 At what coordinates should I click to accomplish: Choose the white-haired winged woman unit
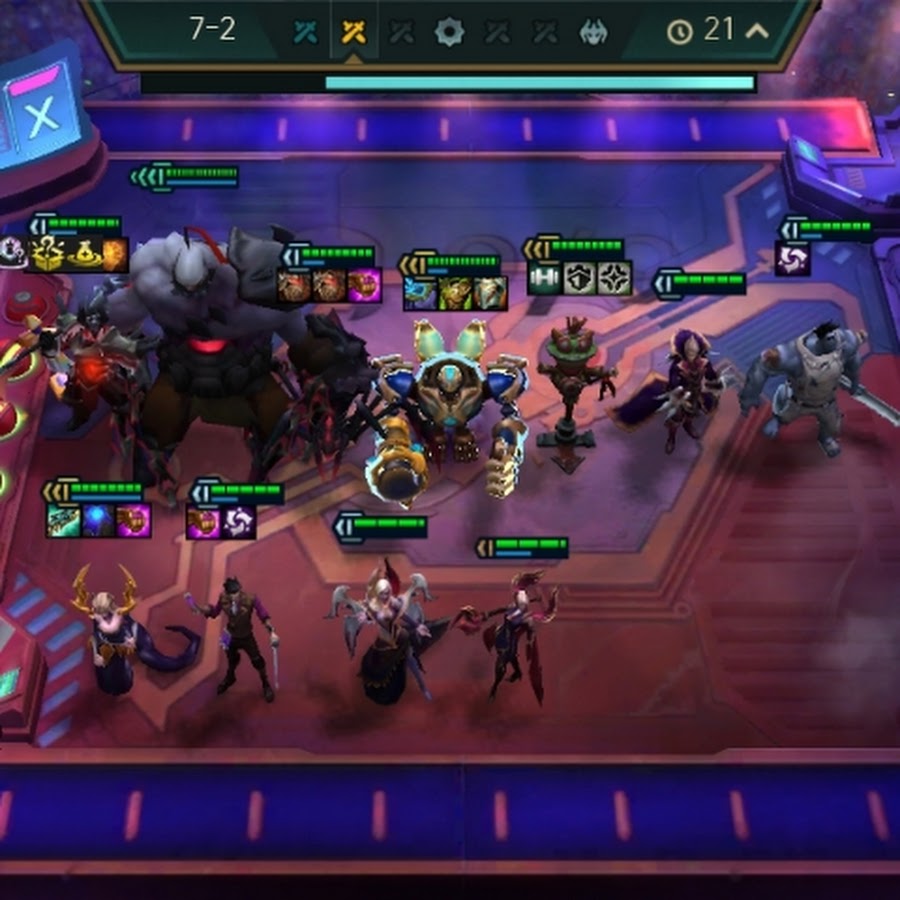(x=385, y=630)
